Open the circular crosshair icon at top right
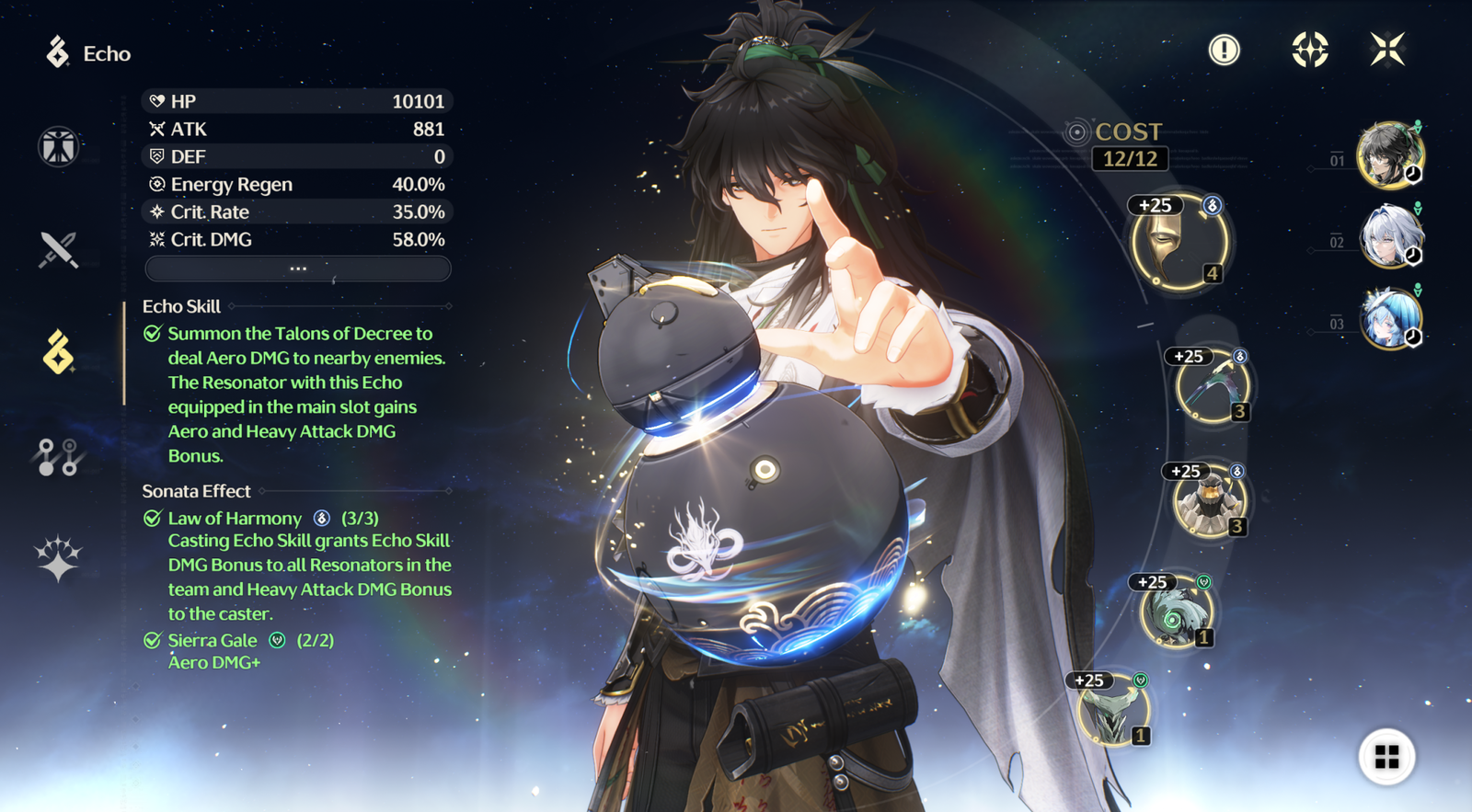The width and height of the screenshot is (1472, 812). (x=1309, y=50)
